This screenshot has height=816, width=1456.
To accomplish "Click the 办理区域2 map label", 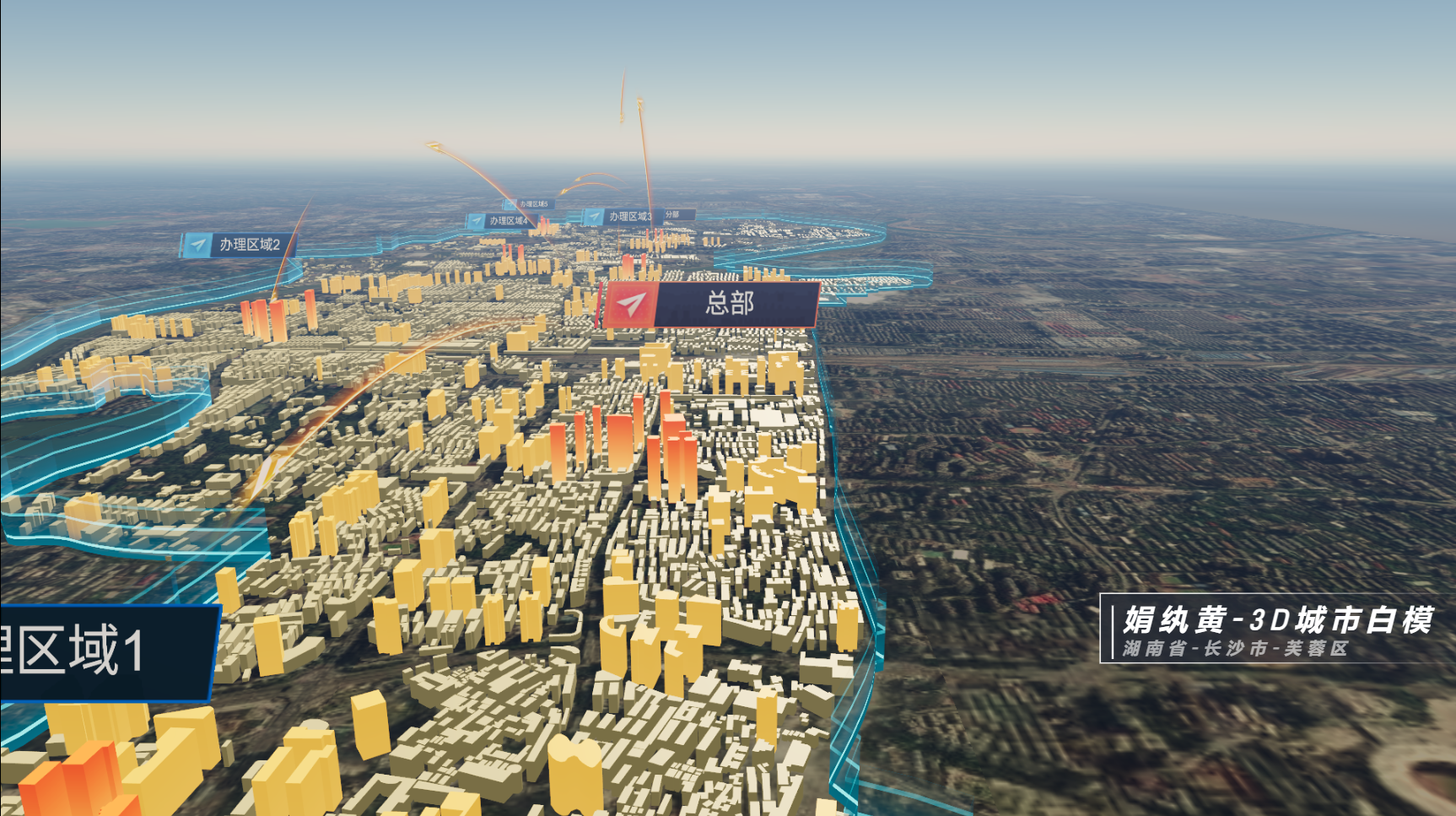I will (x=239, y=245).
